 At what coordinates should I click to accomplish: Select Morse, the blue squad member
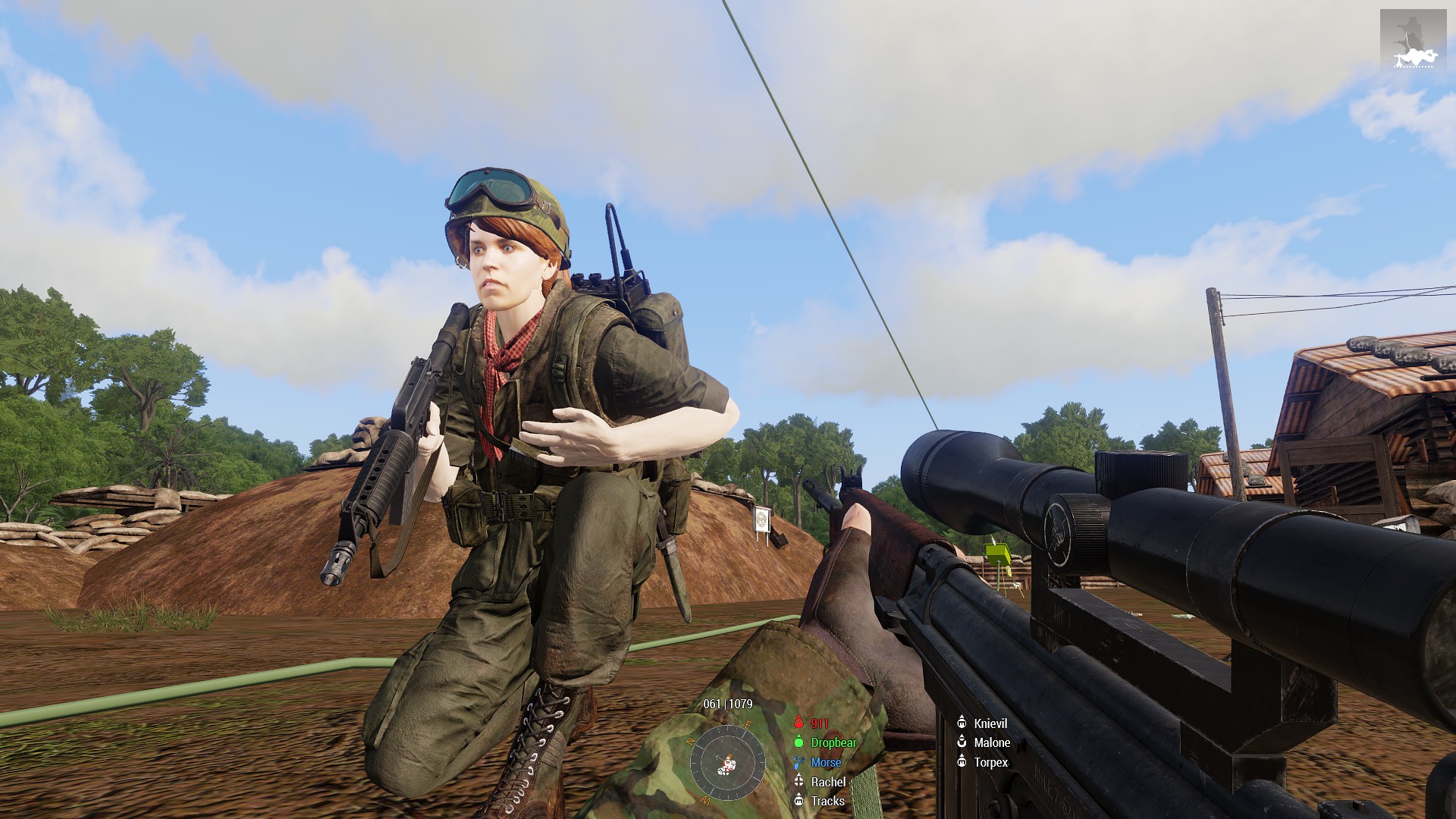pos(825,763)
